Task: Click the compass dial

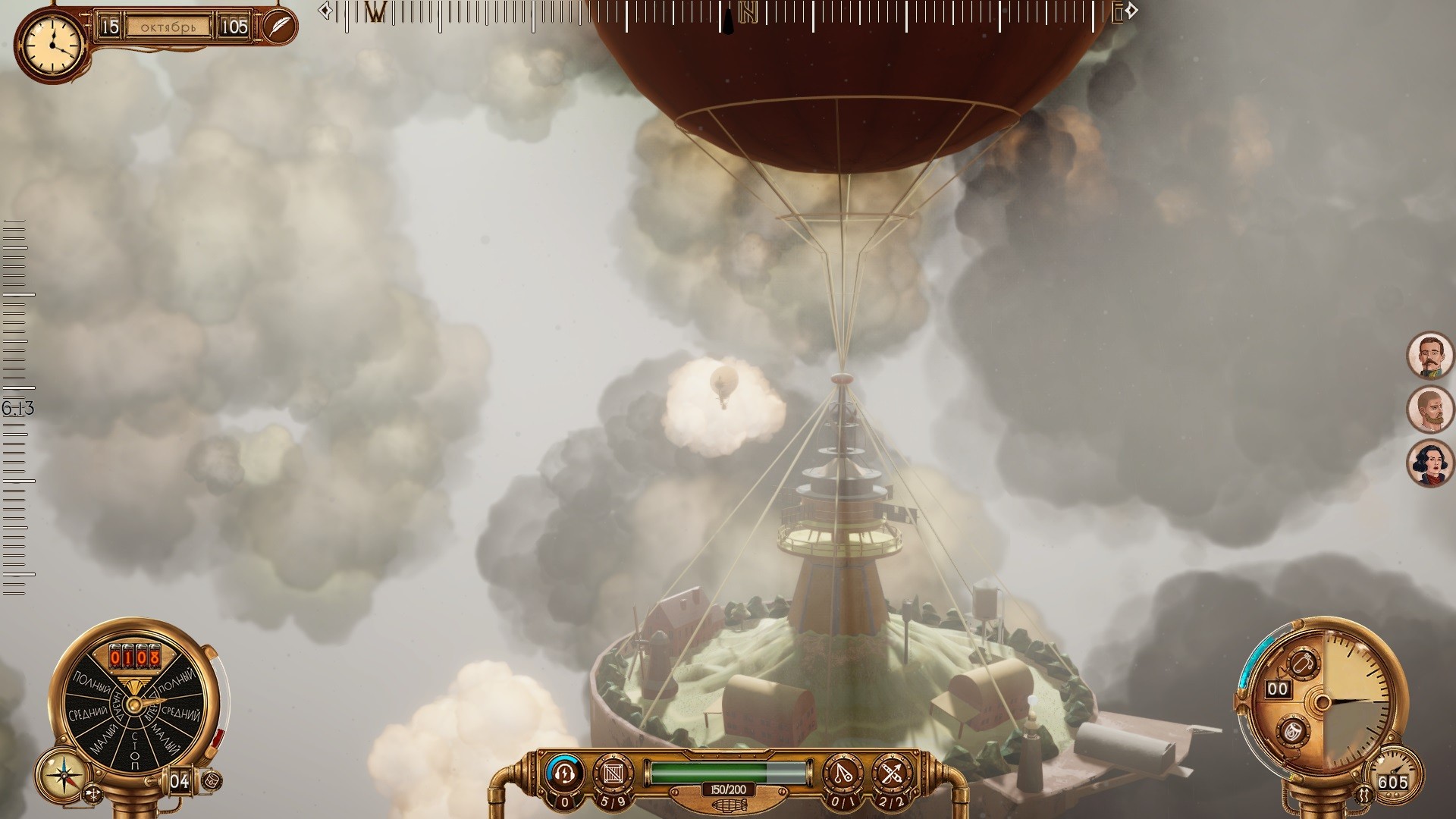Action: tap(63, 775)
